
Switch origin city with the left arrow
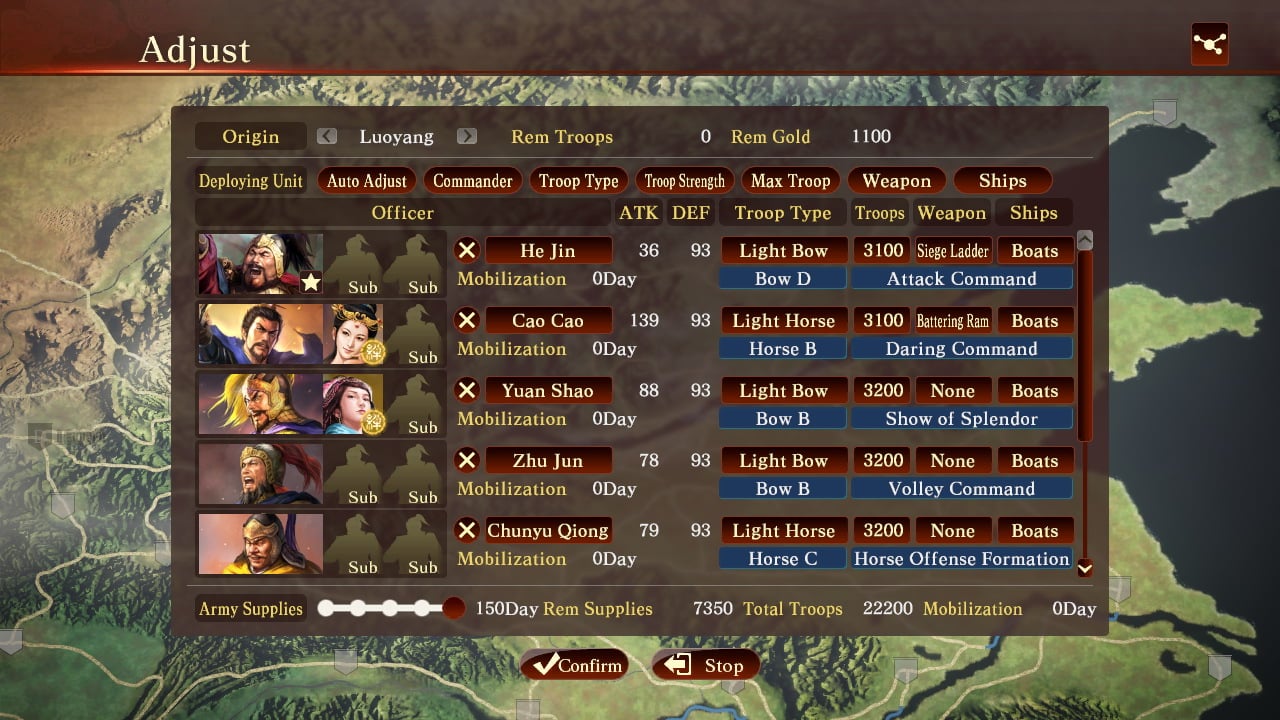(327, 137)
